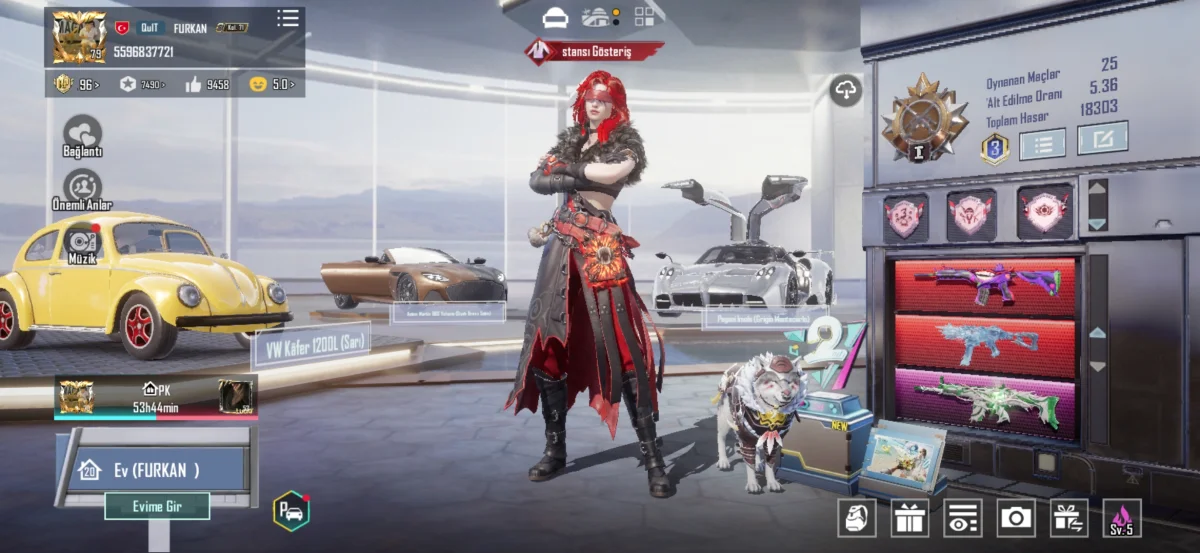Open the gift box icon
This screenshot has width=1200, height=553.
[x=910, y=517]
